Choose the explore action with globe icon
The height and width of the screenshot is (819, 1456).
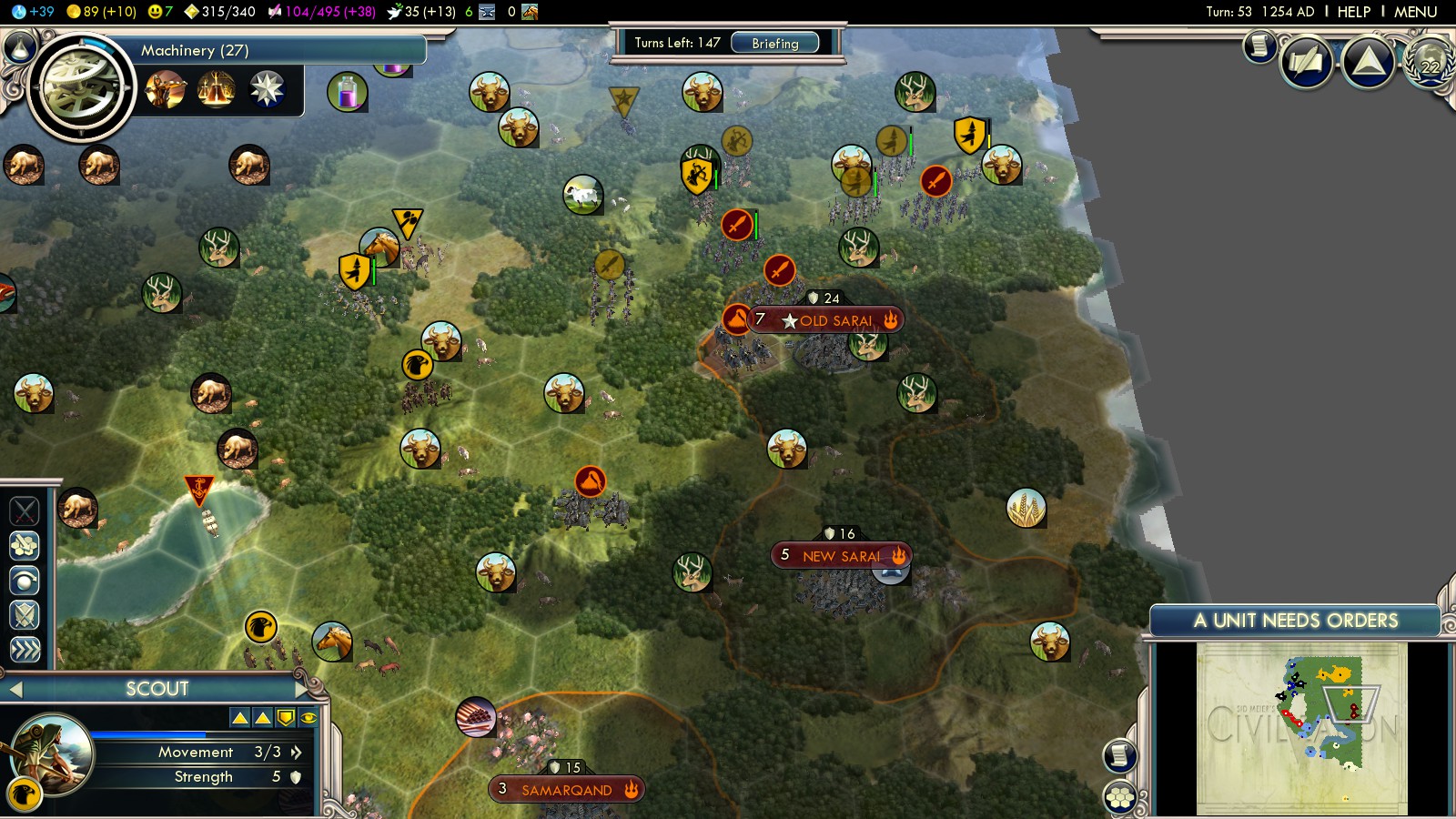click(x=25, y=580)
